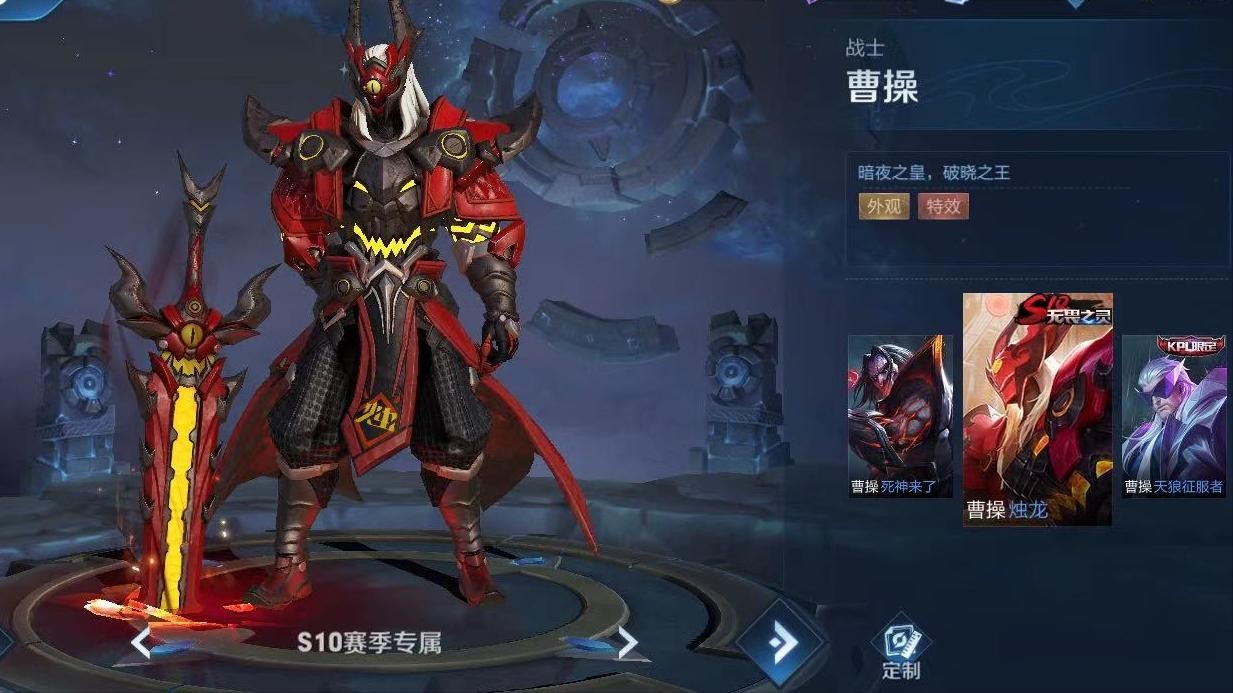The height and width of the screenshot is (693, 1233).
Task: Click the left arrow beside S10赛季专属
Action: [141, 641]
